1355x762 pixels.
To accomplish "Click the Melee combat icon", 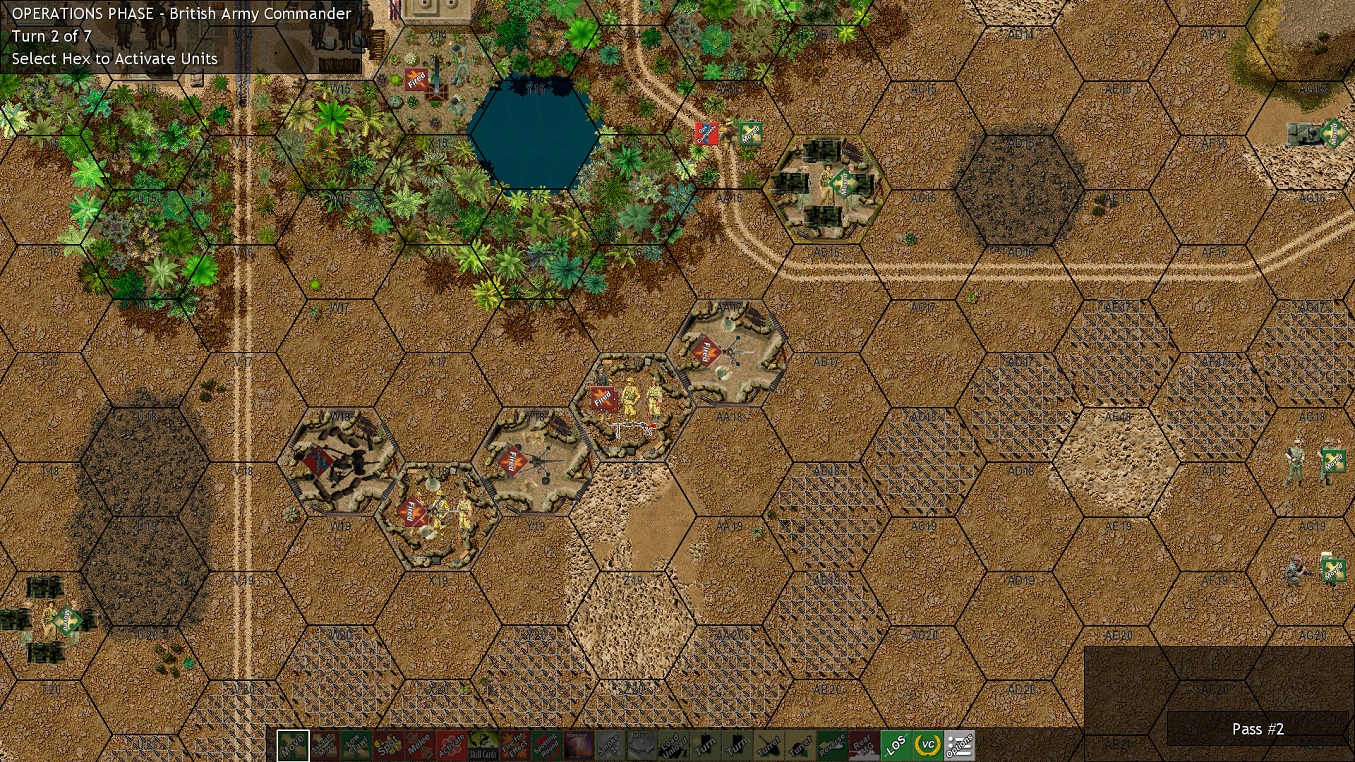I will pyautogui.click(x=419, y=745).
